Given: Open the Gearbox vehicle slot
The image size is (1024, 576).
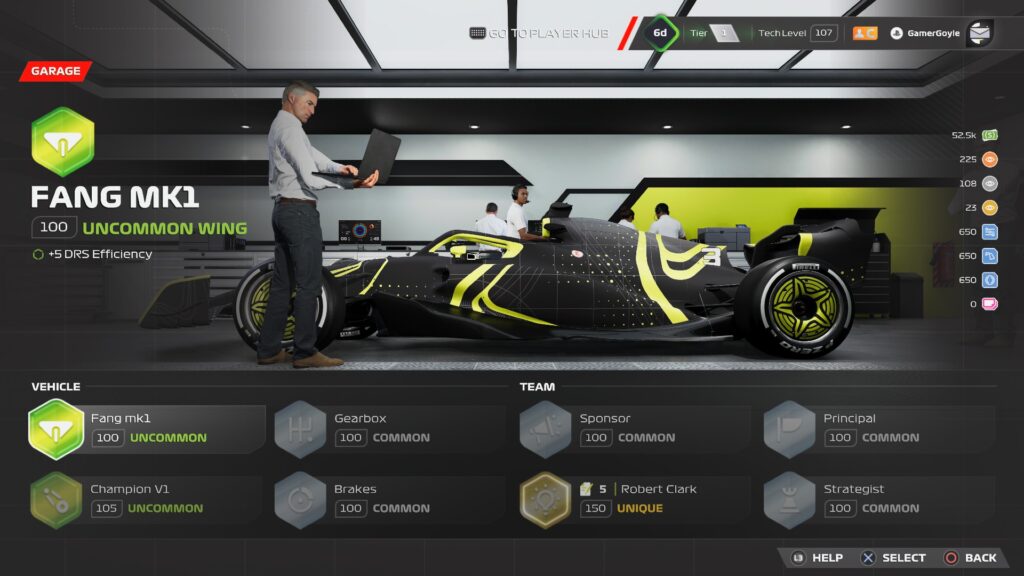Looking at the screenshot, I should click(389, 429).
